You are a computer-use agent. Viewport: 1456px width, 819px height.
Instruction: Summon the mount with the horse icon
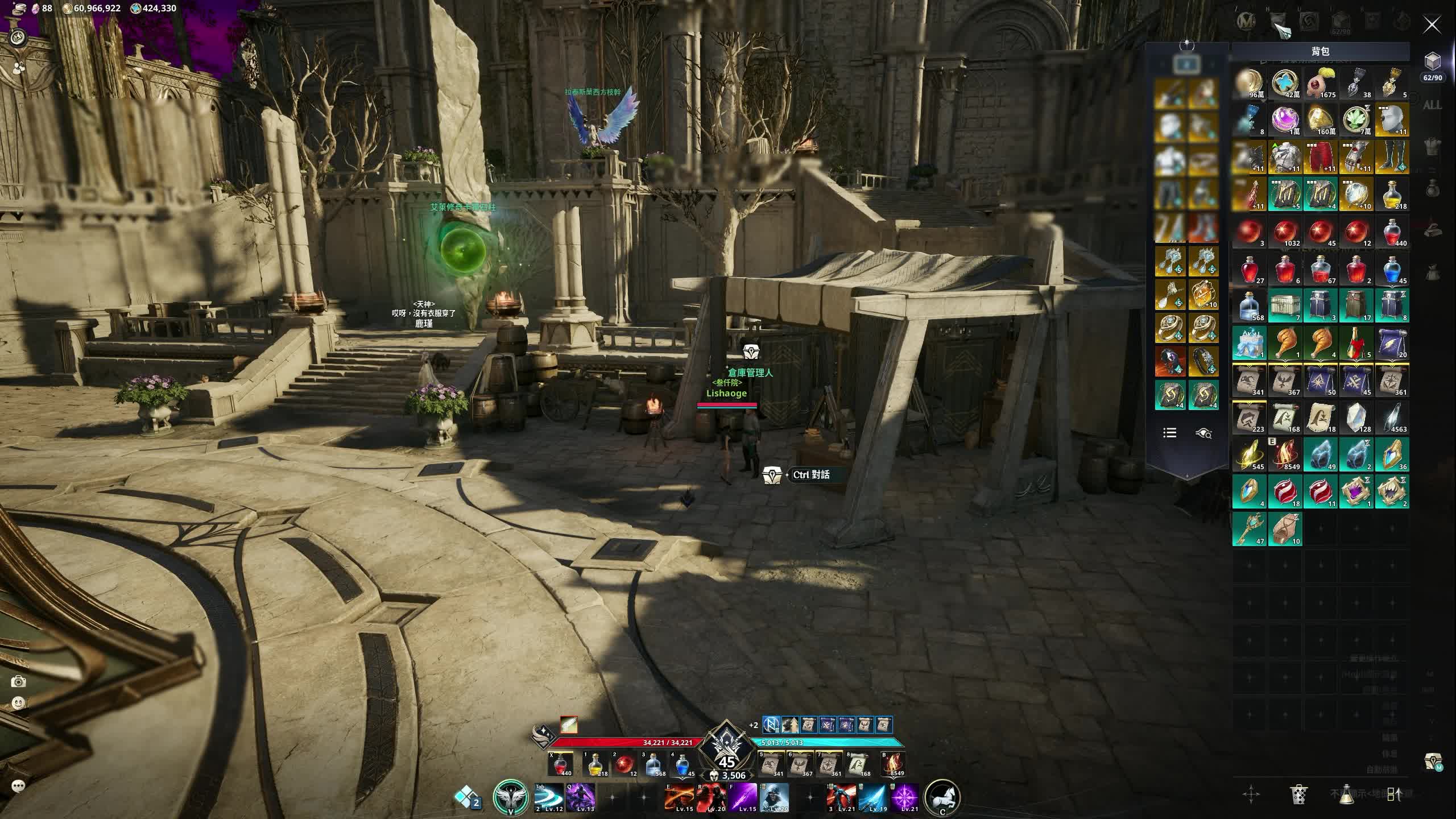942,797
